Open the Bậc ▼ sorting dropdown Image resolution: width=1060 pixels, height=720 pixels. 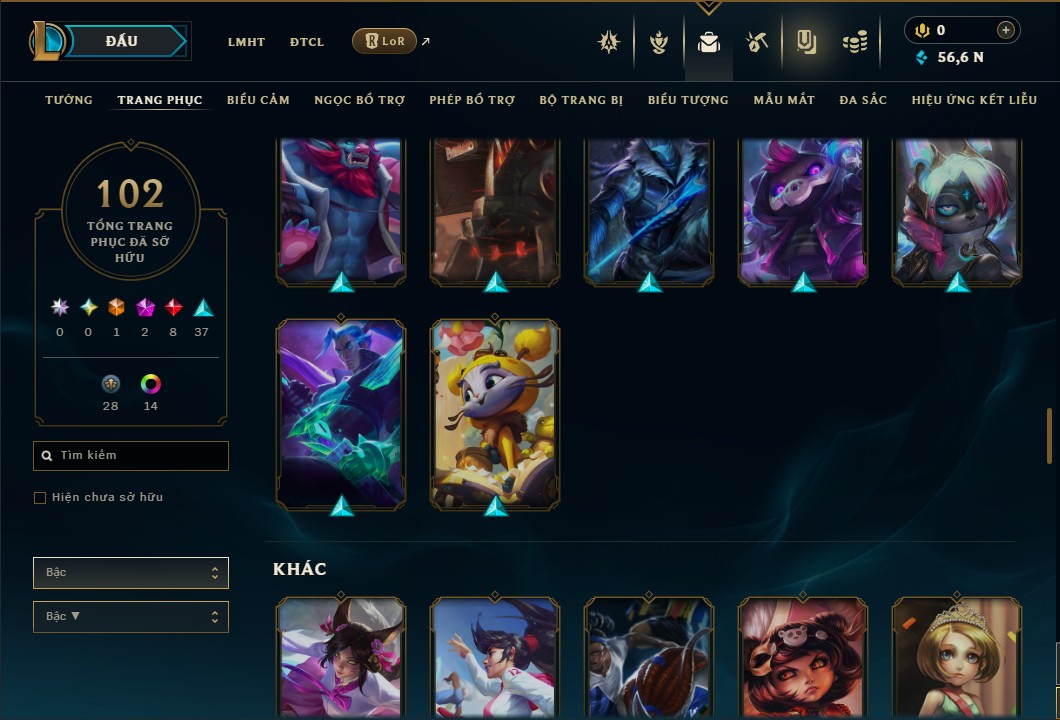pyautogui.click(x=131, y=617)
